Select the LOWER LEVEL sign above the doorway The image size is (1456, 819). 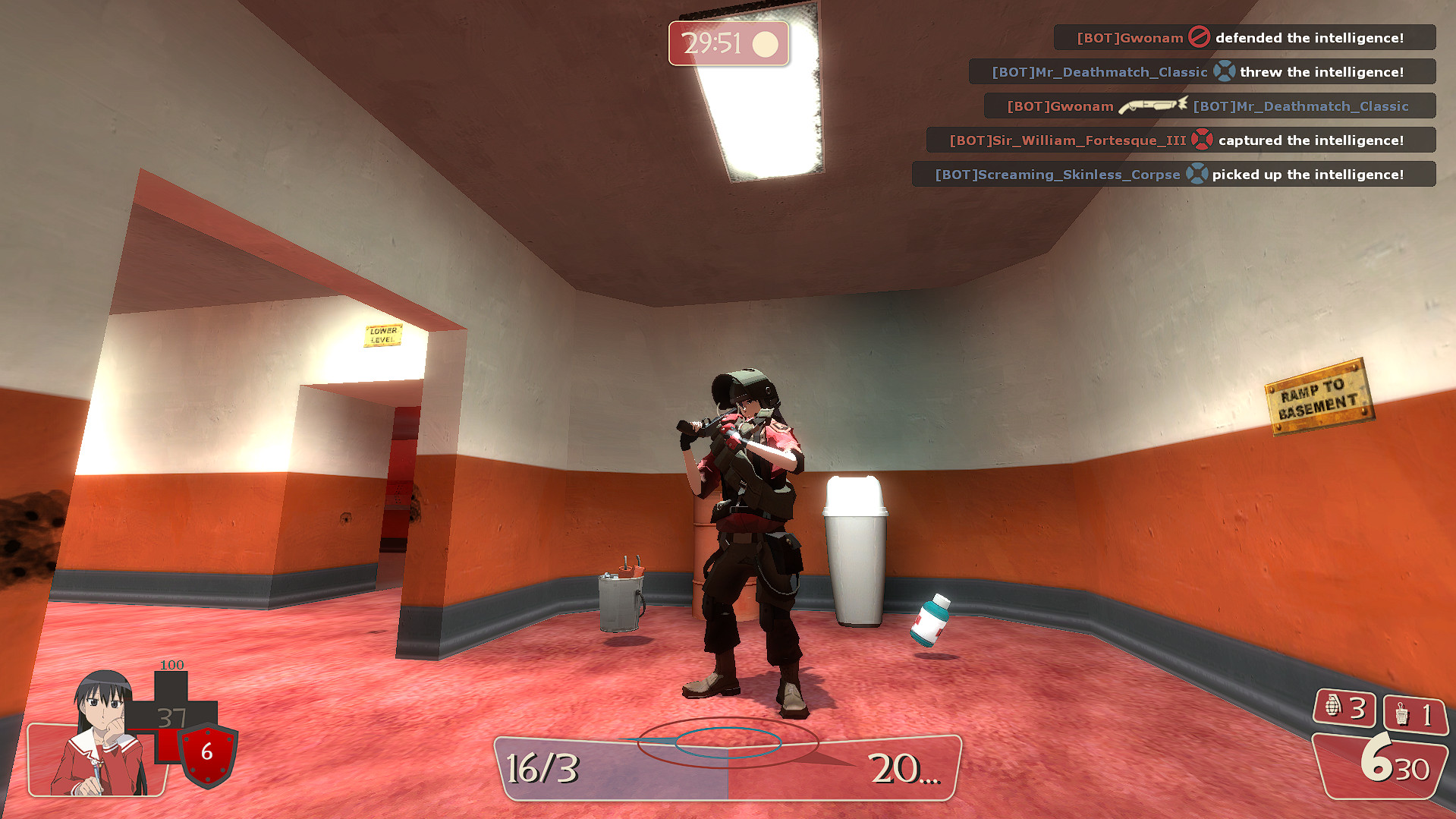383,334
